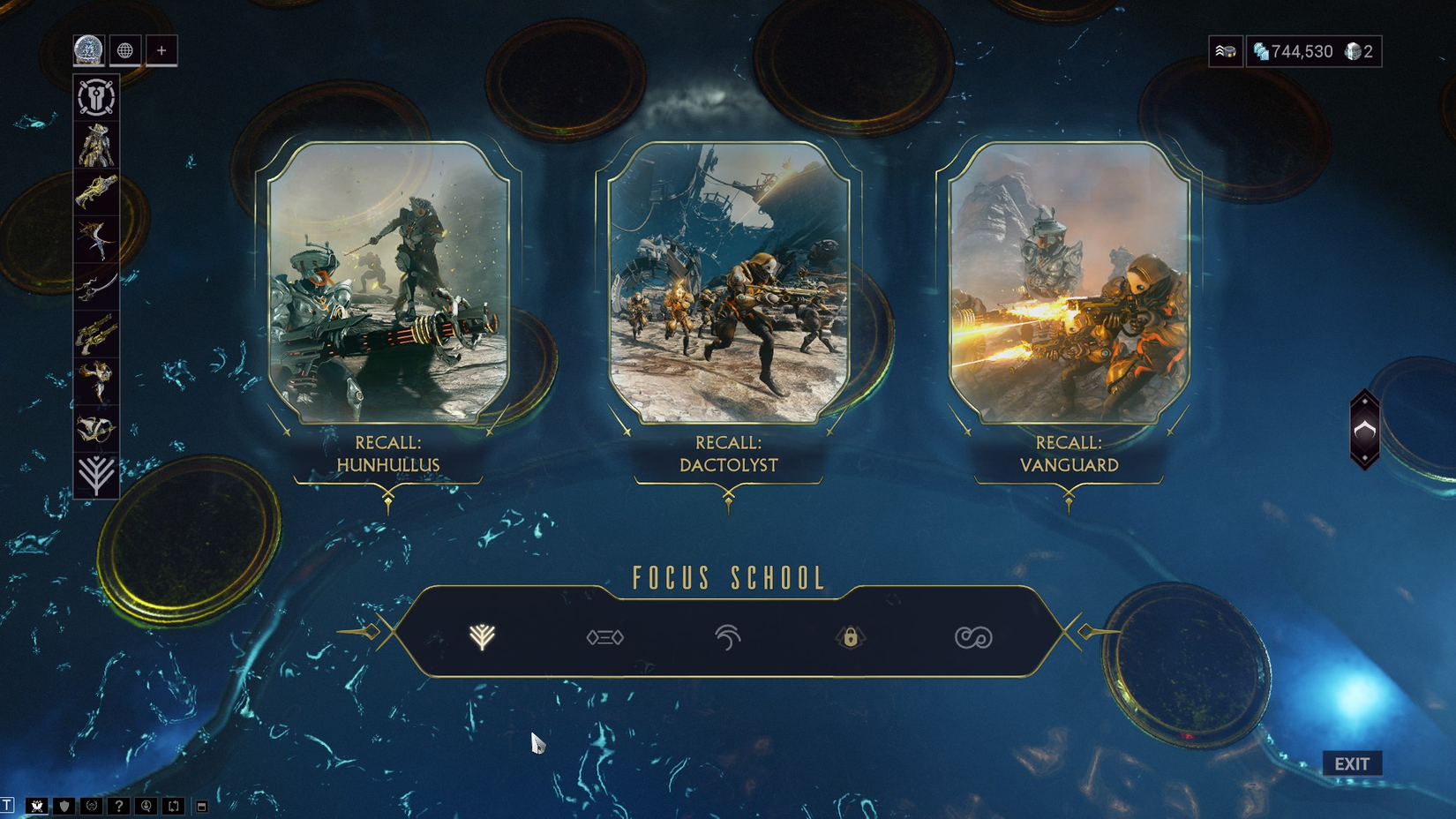Select the Unairu lock focus icon
The width and height of the screenshot is (1456, 819).
point(850,637)
